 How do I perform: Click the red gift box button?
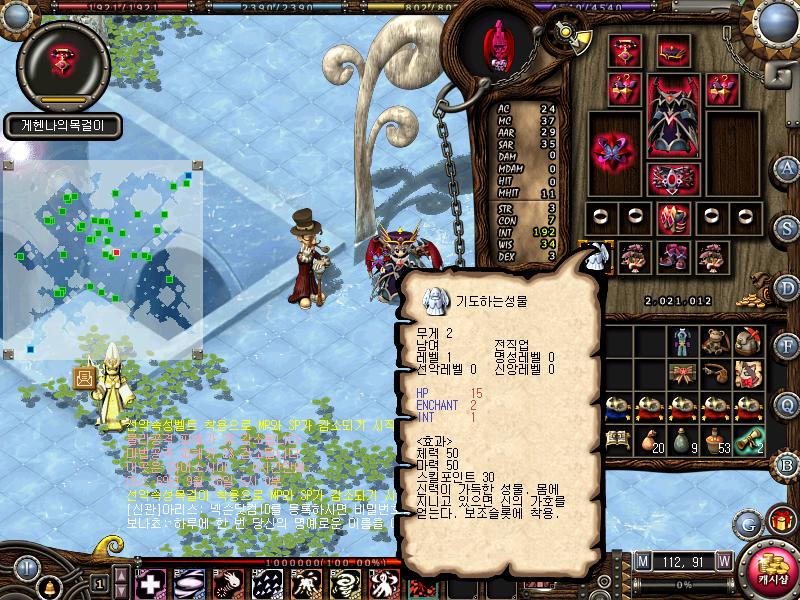(779, 521)
